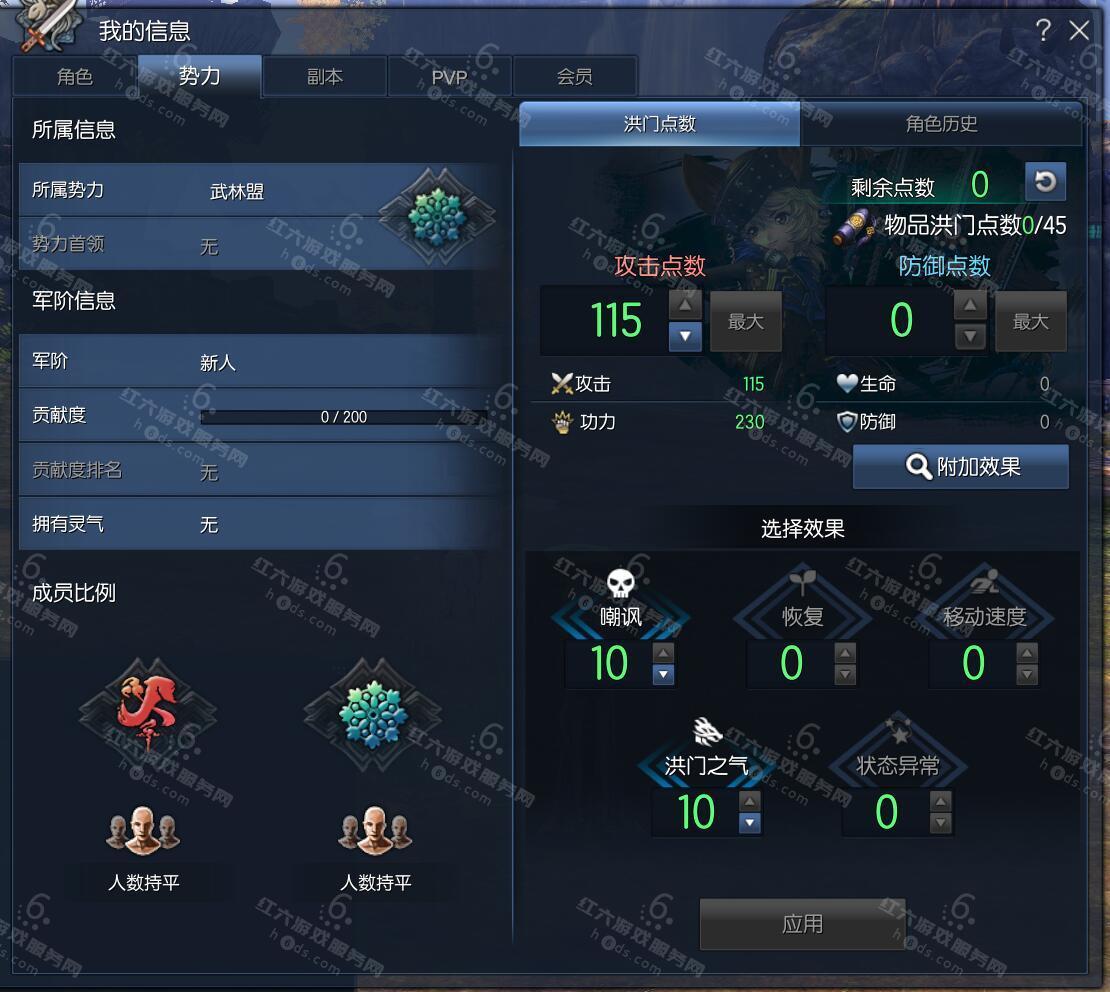Go to the 会员 tab
This screenshot has width=1110, height=992.
574,77
